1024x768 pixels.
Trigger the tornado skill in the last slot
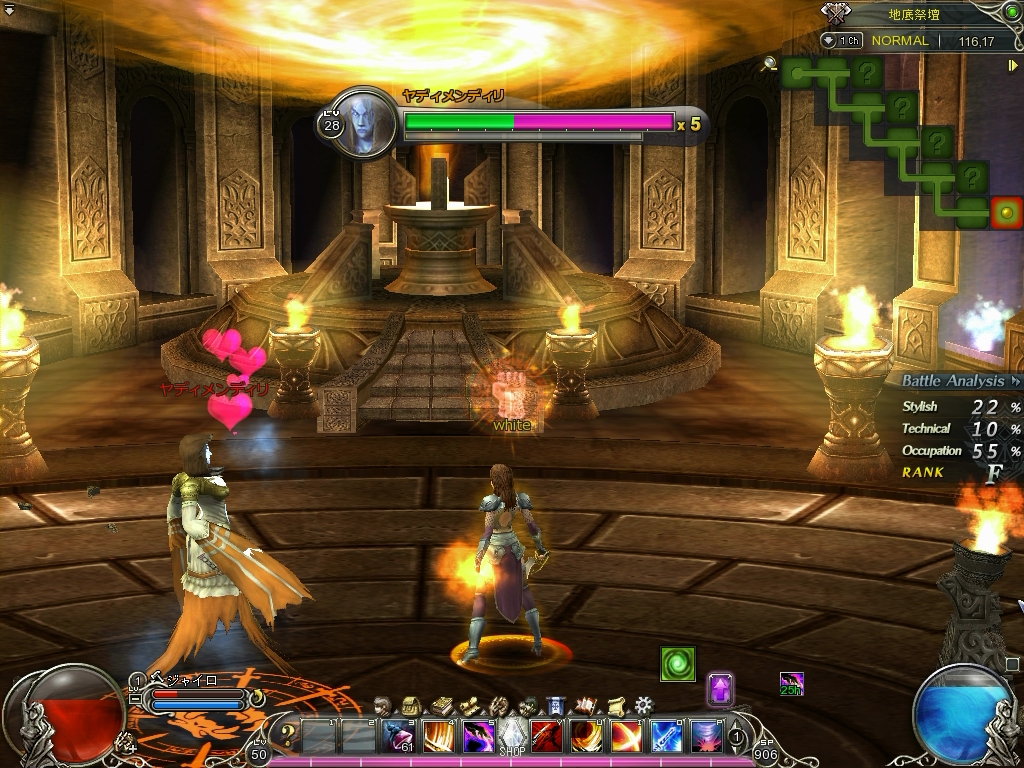(x=706, y=737)
